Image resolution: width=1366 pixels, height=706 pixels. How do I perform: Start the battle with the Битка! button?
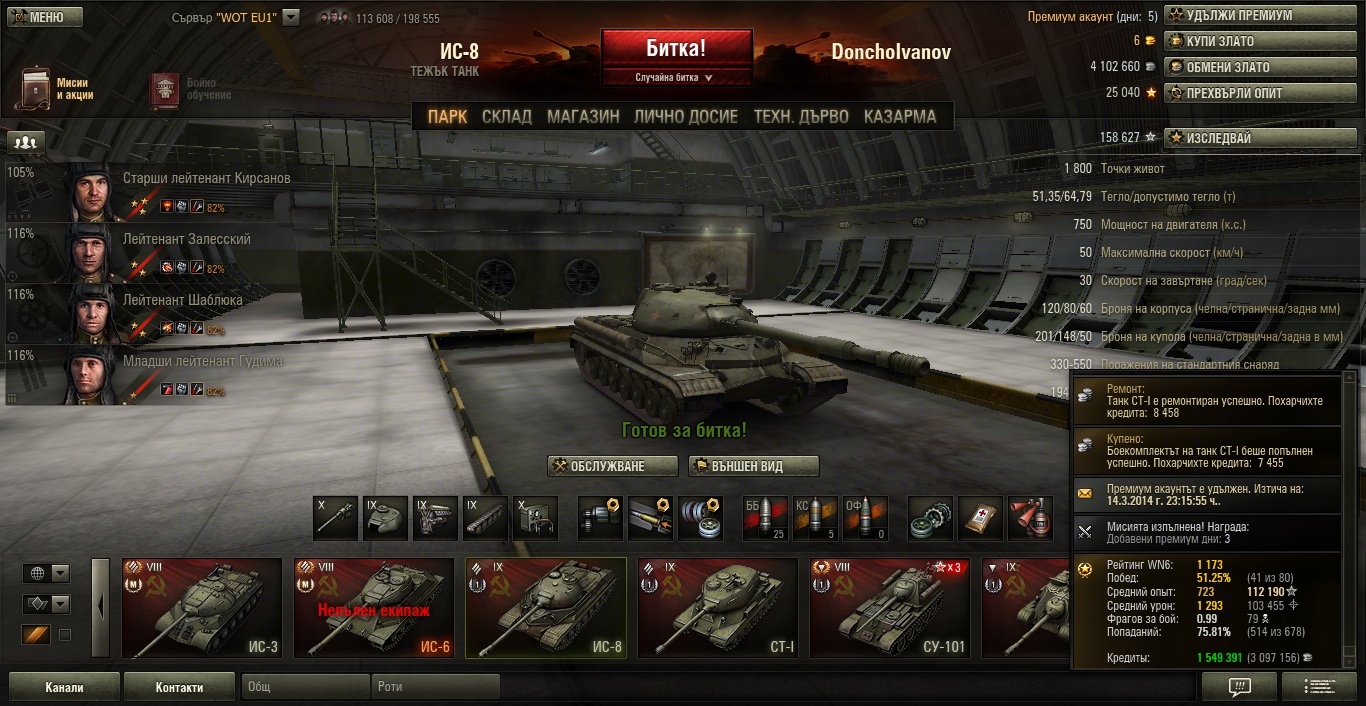pos(676,48)
